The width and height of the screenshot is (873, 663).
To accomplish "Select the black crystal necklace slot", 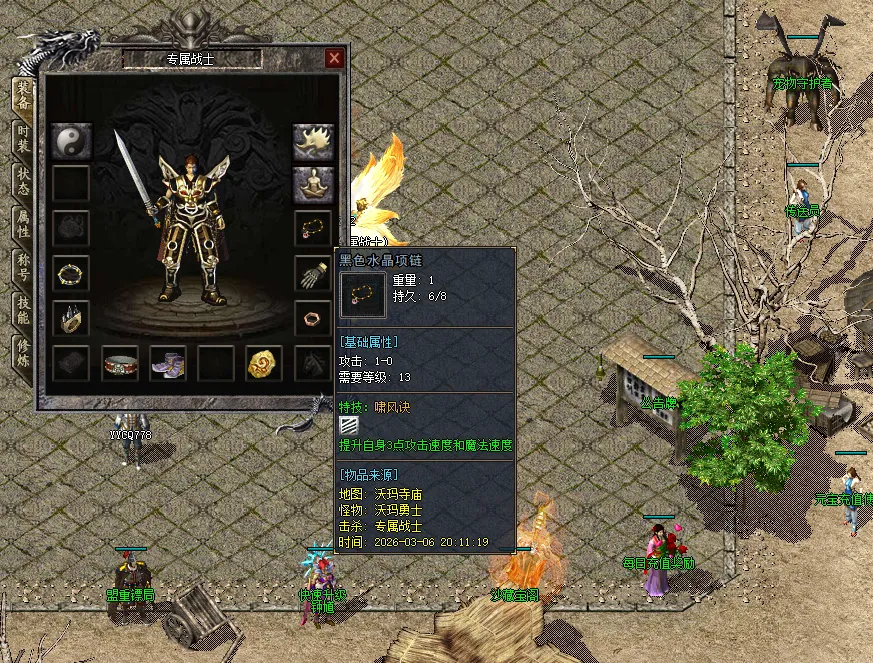I will click(313, 228).
